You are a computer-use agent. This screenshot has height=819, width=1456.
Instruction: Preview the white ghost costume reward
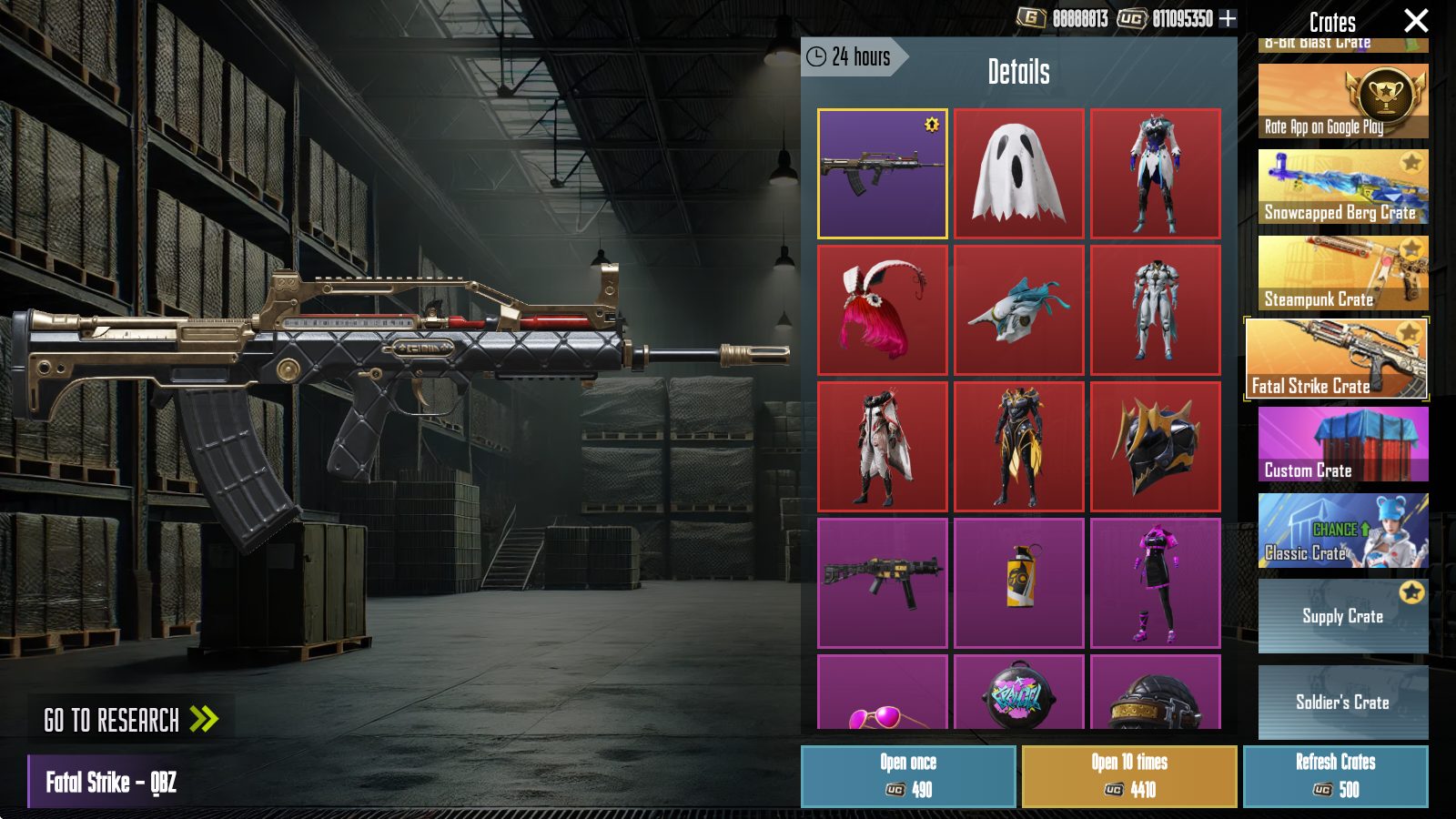click(1018, 174)
